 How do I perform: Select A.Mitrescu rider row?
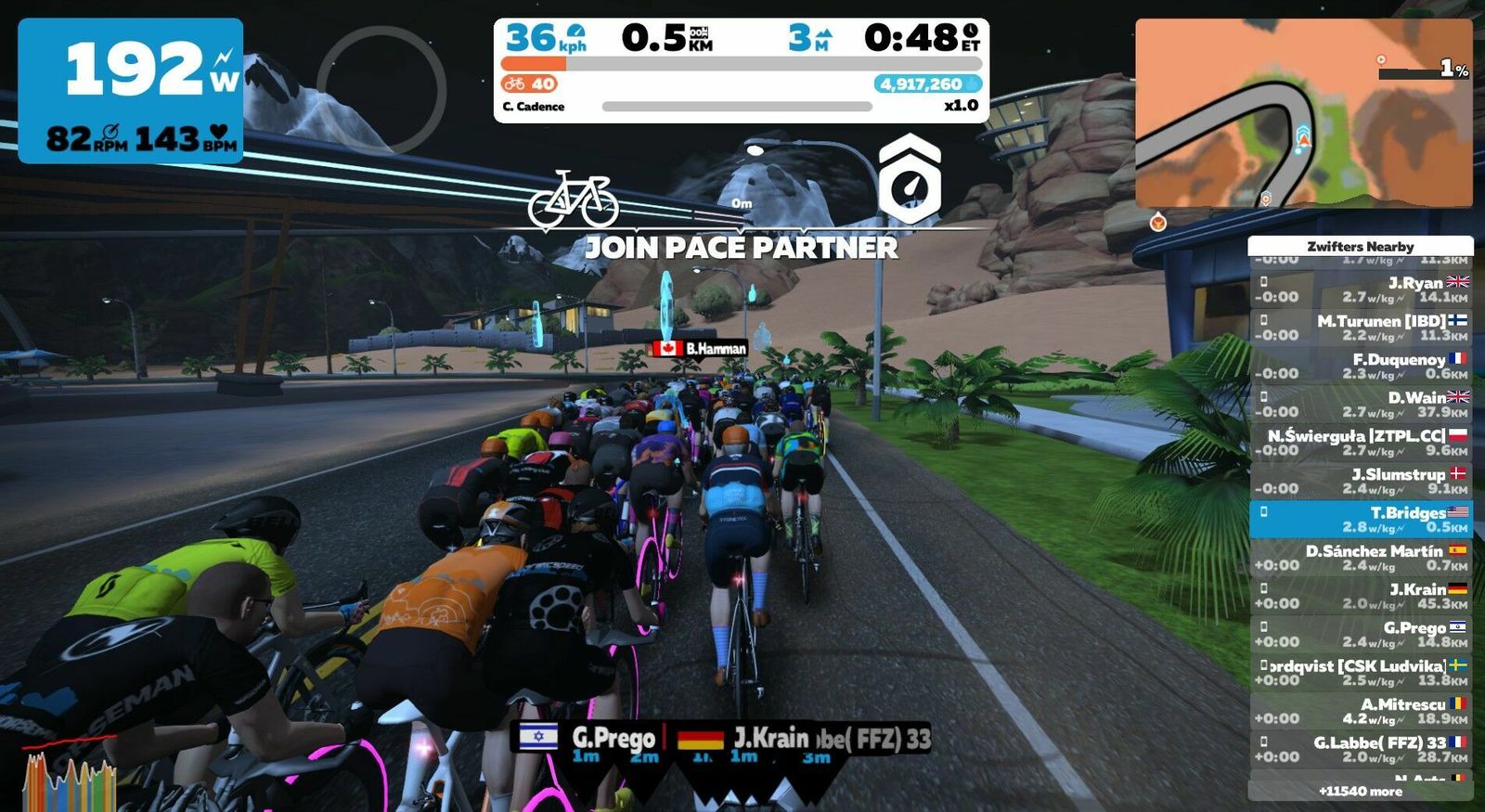1361,710
